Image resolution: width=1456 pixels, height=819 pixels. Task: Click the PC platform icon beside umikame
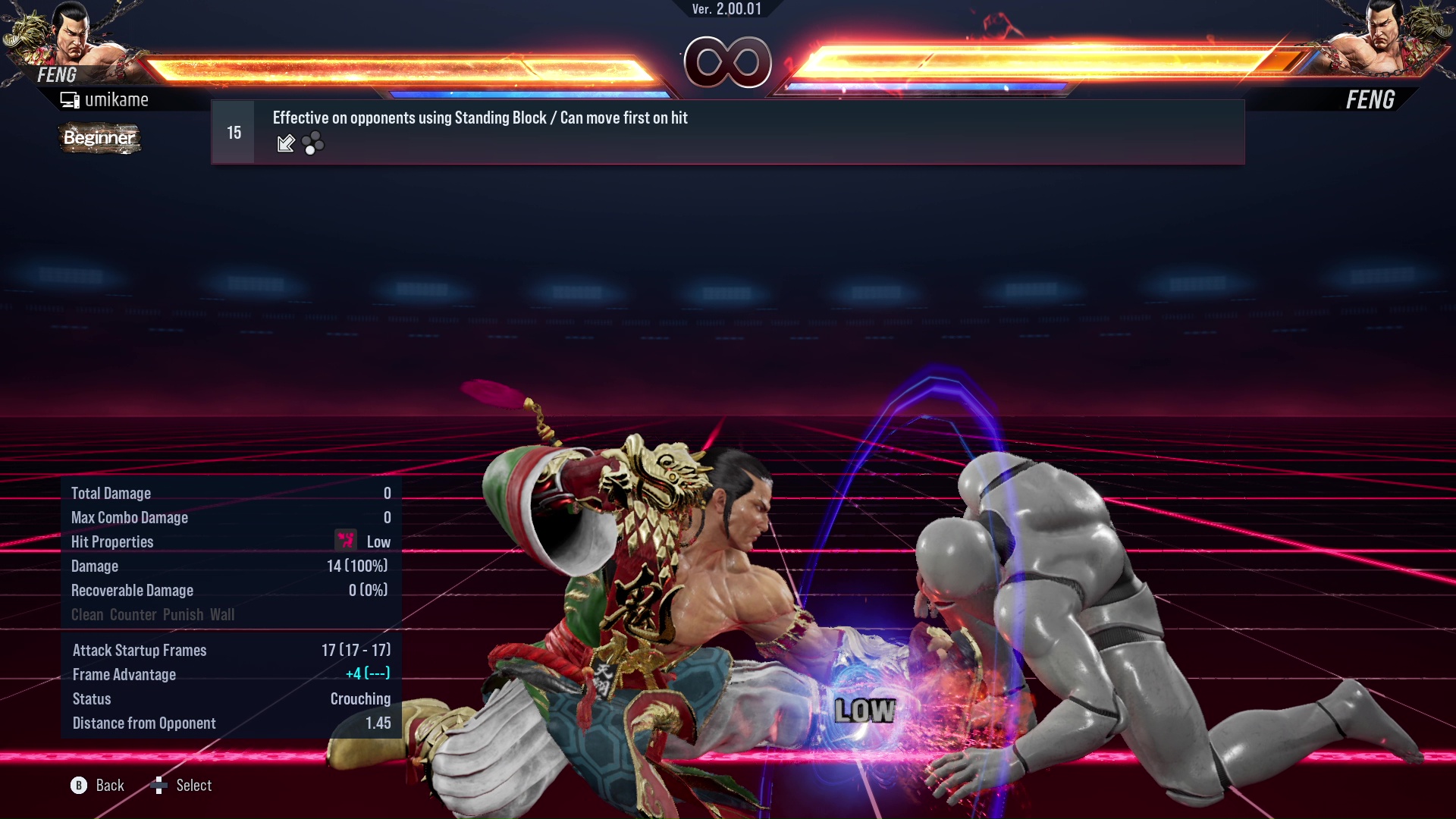coord(70,99)
